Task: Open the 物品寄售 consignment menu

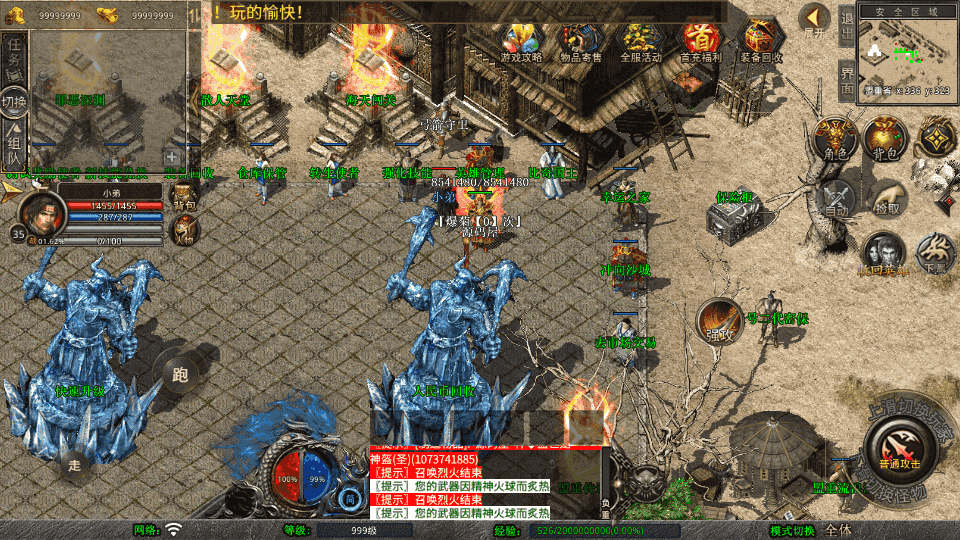Action: point(580,40)
